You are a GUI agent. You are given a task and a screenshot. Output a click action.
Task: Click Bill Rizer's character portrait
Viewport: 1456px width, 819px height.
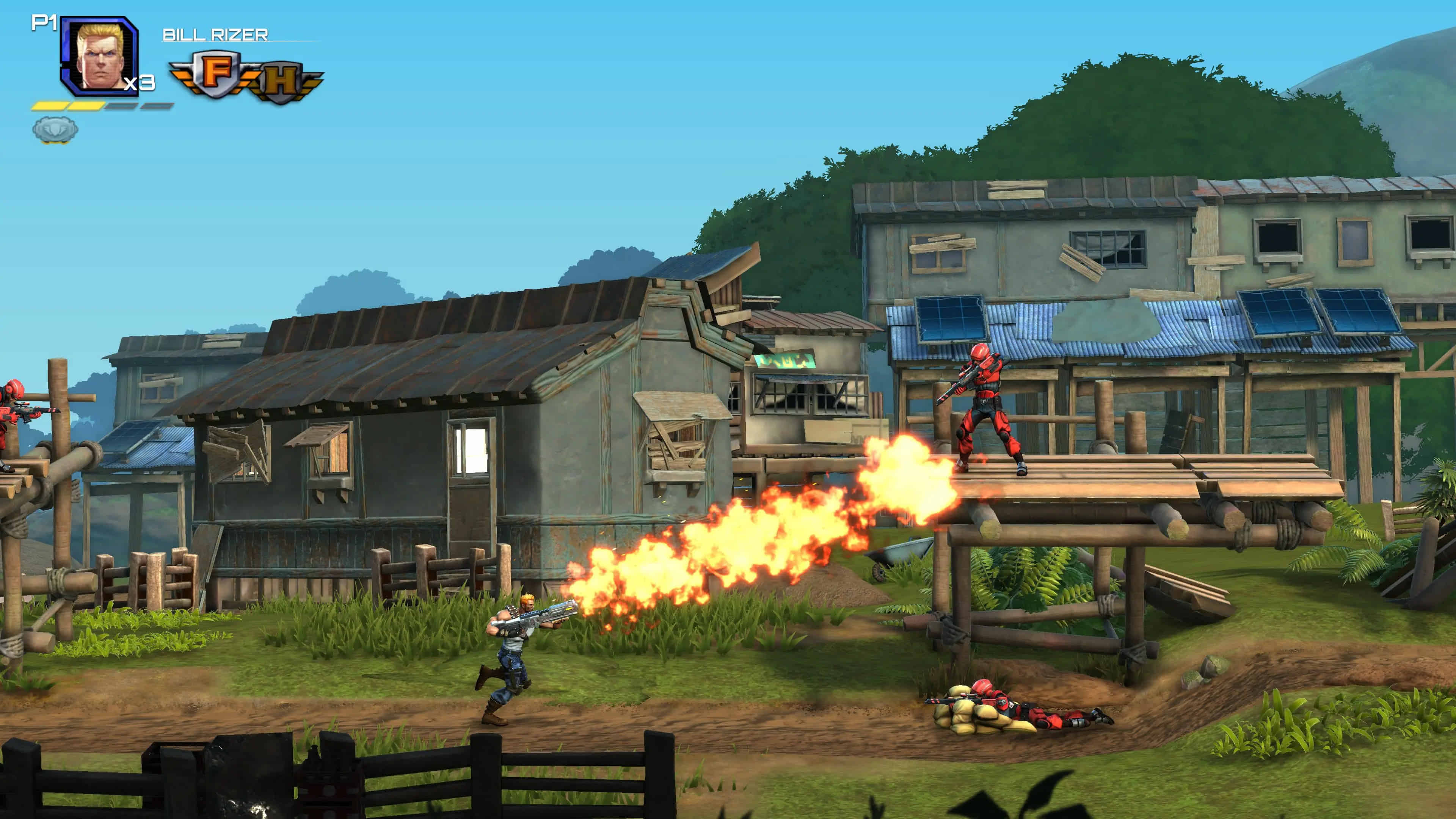[100, 56]
